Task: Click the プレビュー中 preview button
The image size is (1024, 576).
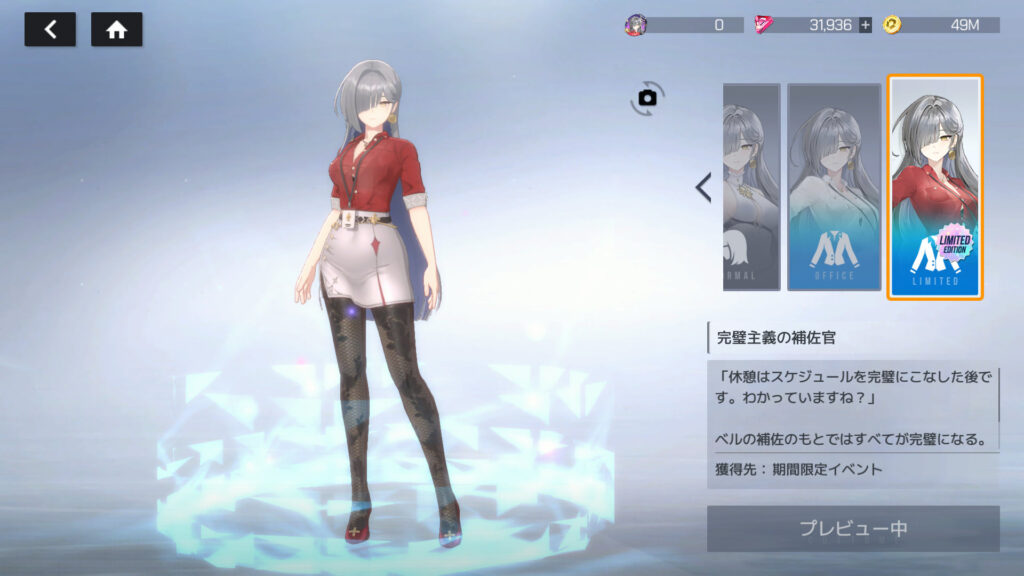Action: pos(853,529)
